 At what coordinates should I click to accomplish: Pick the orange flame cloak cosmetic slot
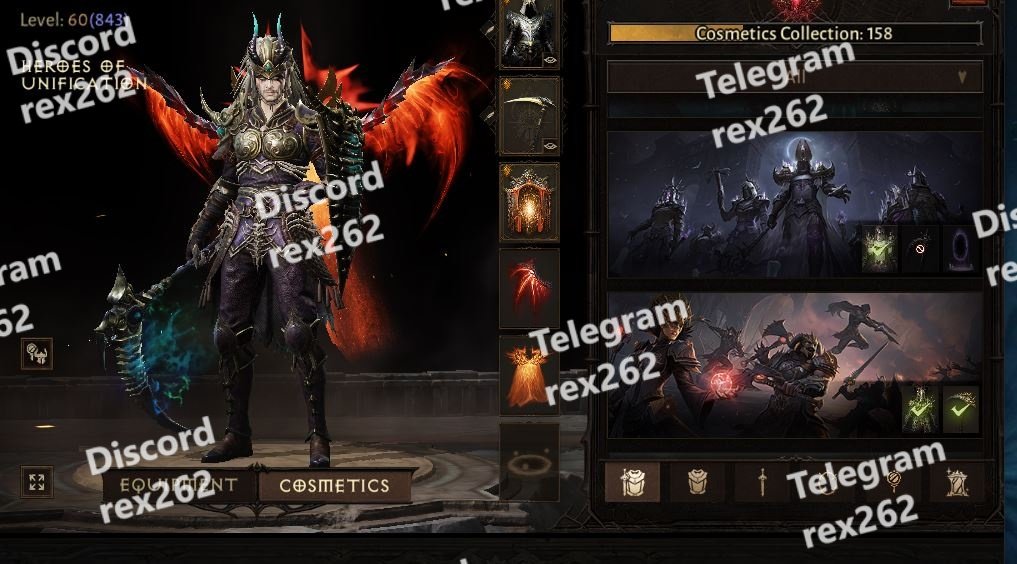click(529, 374)
